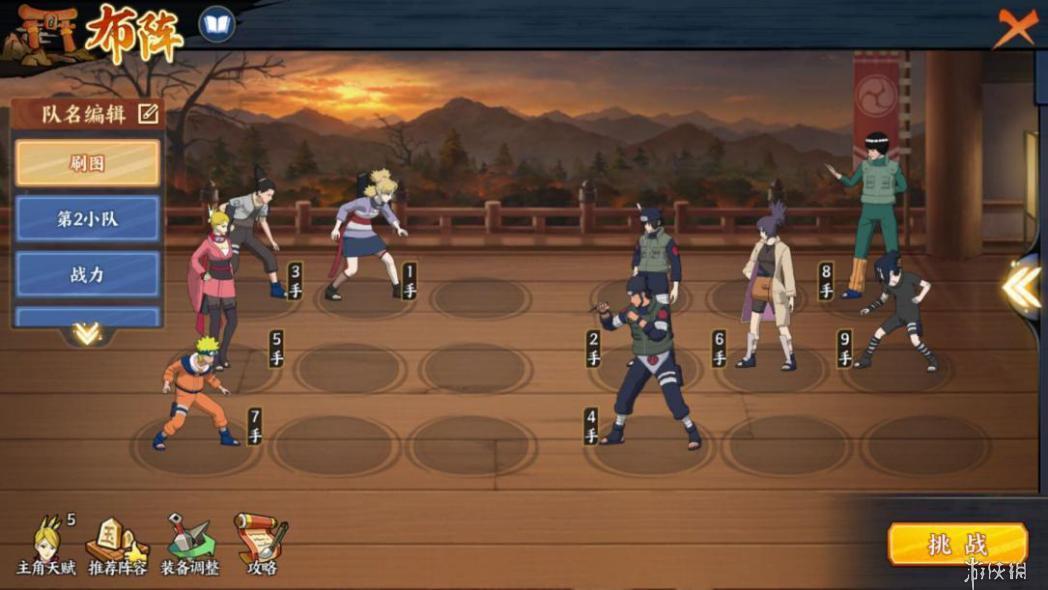The image size is (1048, 590).
Task: Expand the team list with the down arrow
Action: [x=87, y=333]
